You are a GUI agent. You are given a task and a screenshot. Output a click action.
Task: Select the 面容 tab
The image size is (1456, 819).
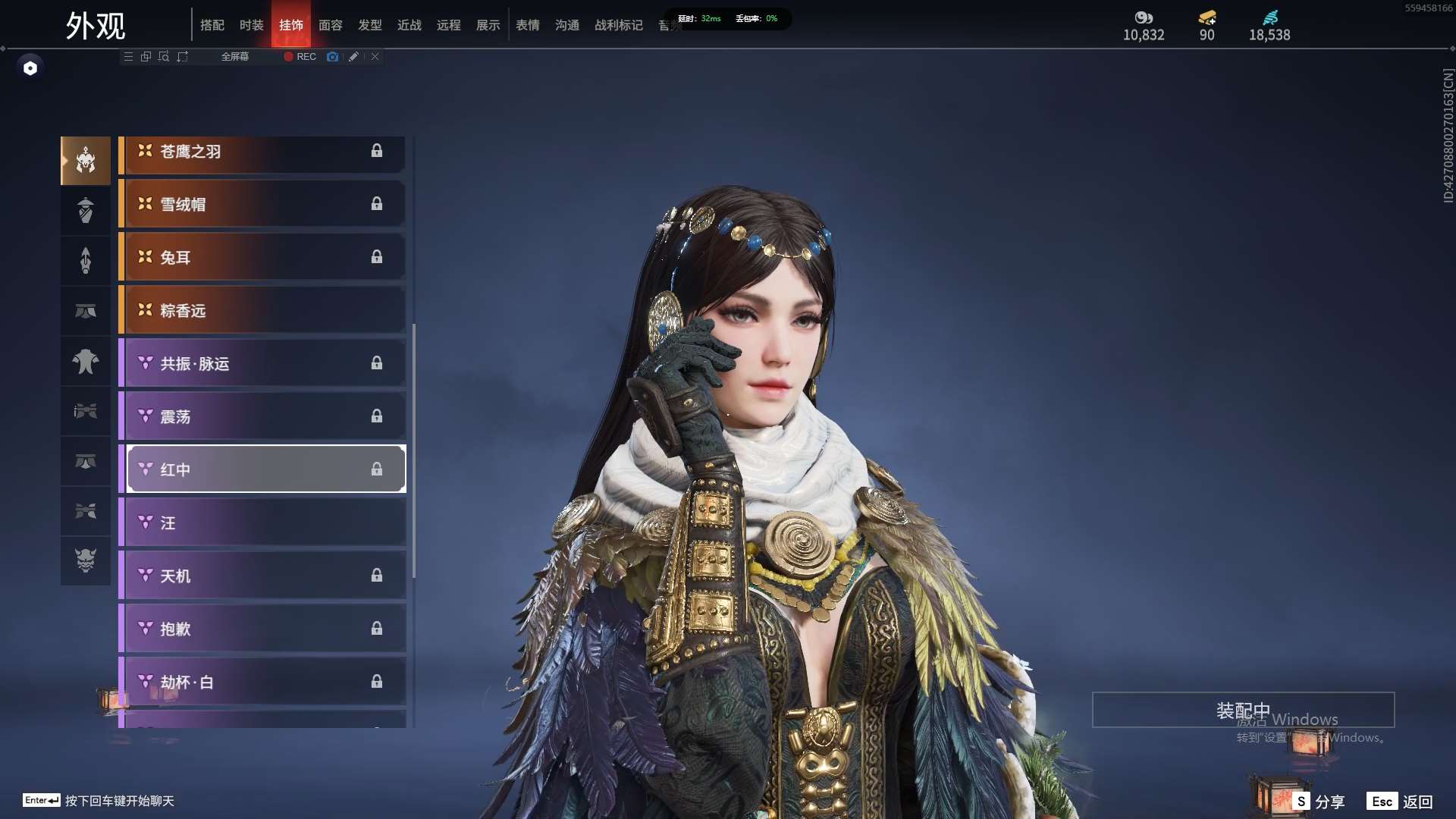coord(331,25)
